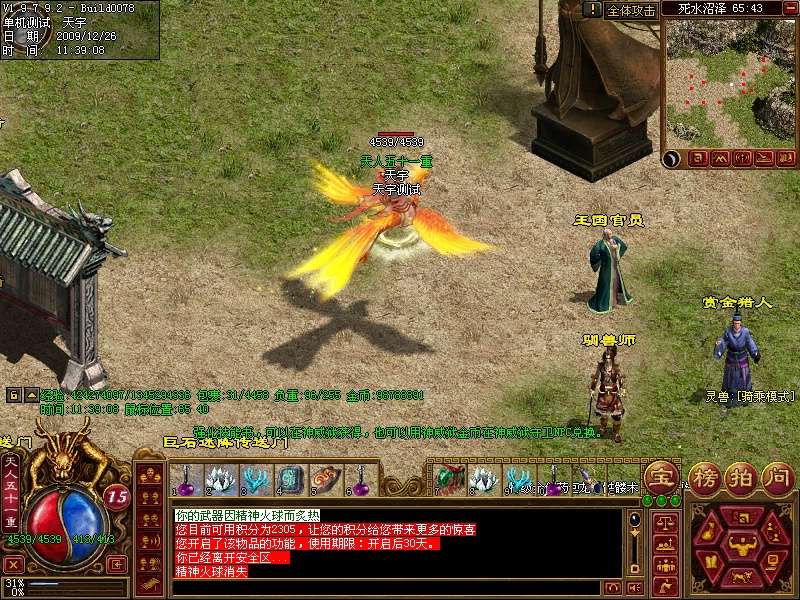Select the green and red item in slot 7
The image size is (800, 600).
(x=446, y=479)
